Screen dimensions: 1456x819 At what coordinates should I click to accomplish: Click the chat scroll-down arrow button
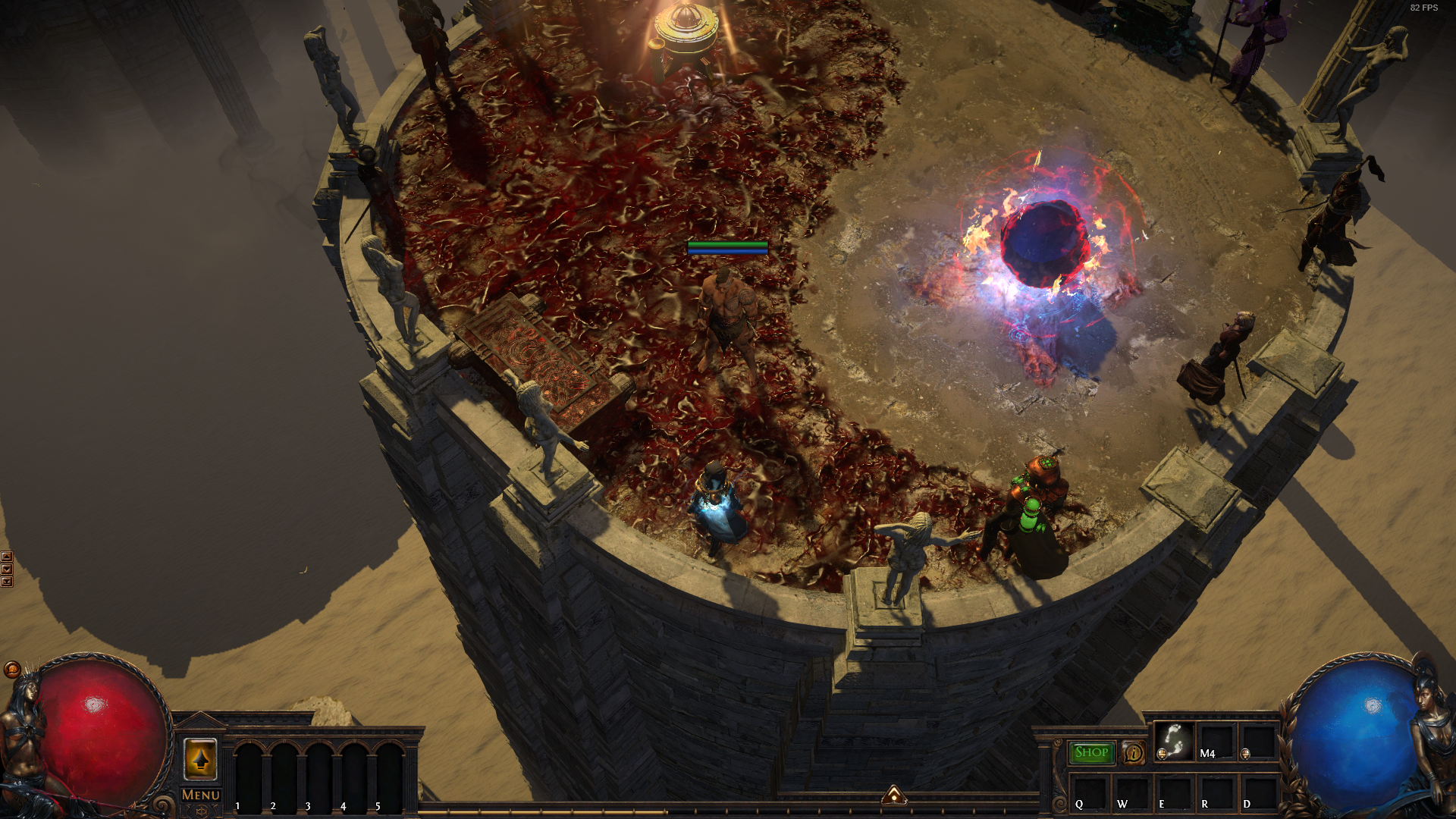(x=7, y=569)
